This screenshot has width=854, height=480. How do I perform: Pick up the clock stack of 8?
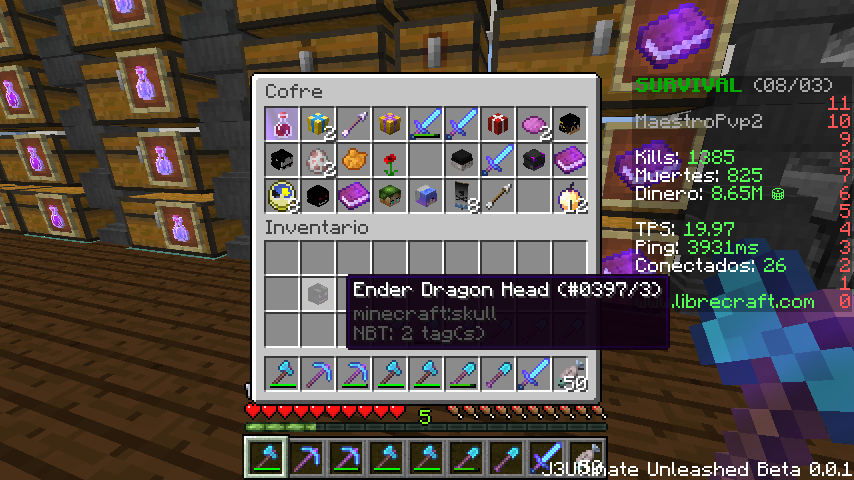[283, 196]
